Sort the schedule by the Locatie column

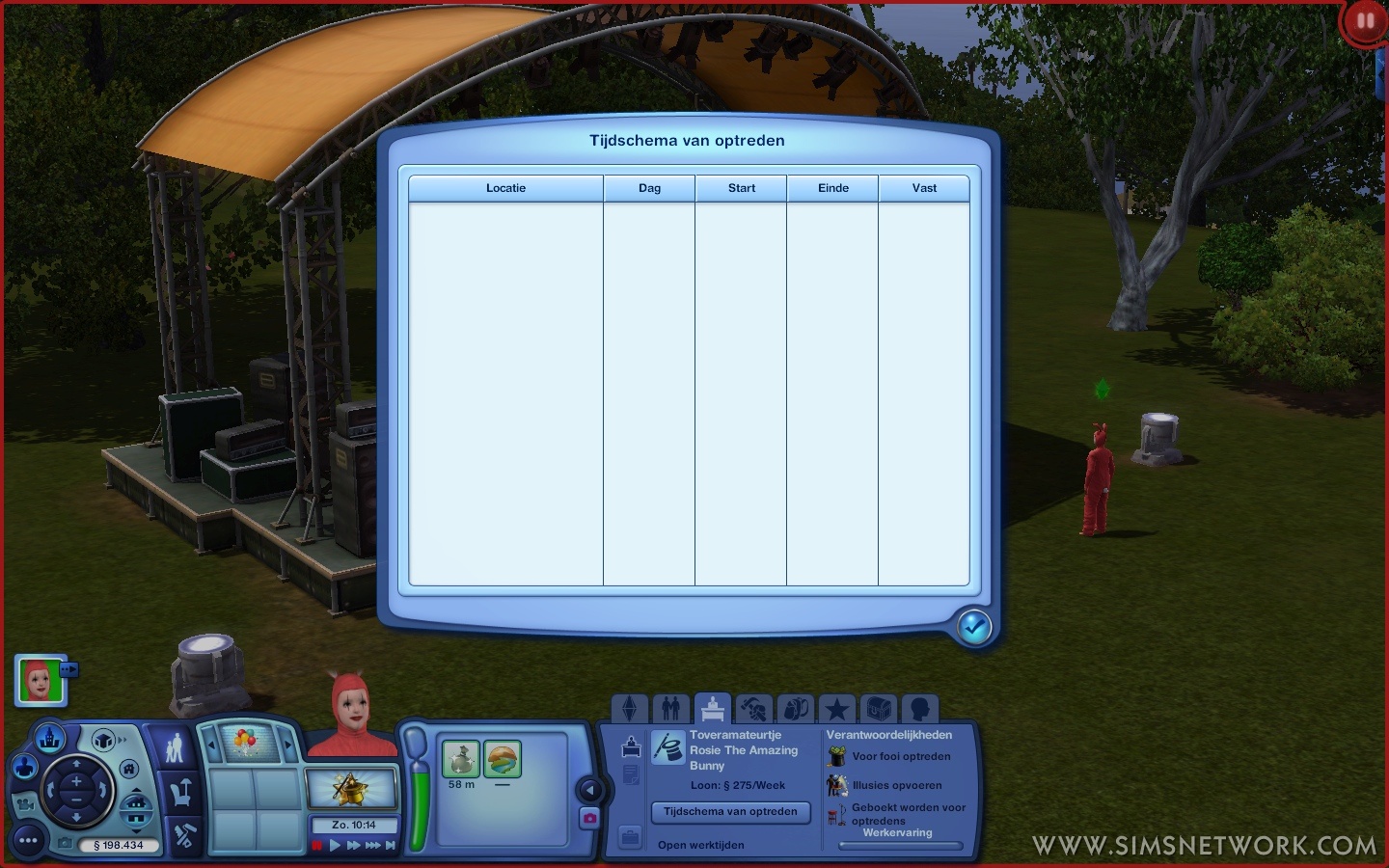[x=505, y=188]
